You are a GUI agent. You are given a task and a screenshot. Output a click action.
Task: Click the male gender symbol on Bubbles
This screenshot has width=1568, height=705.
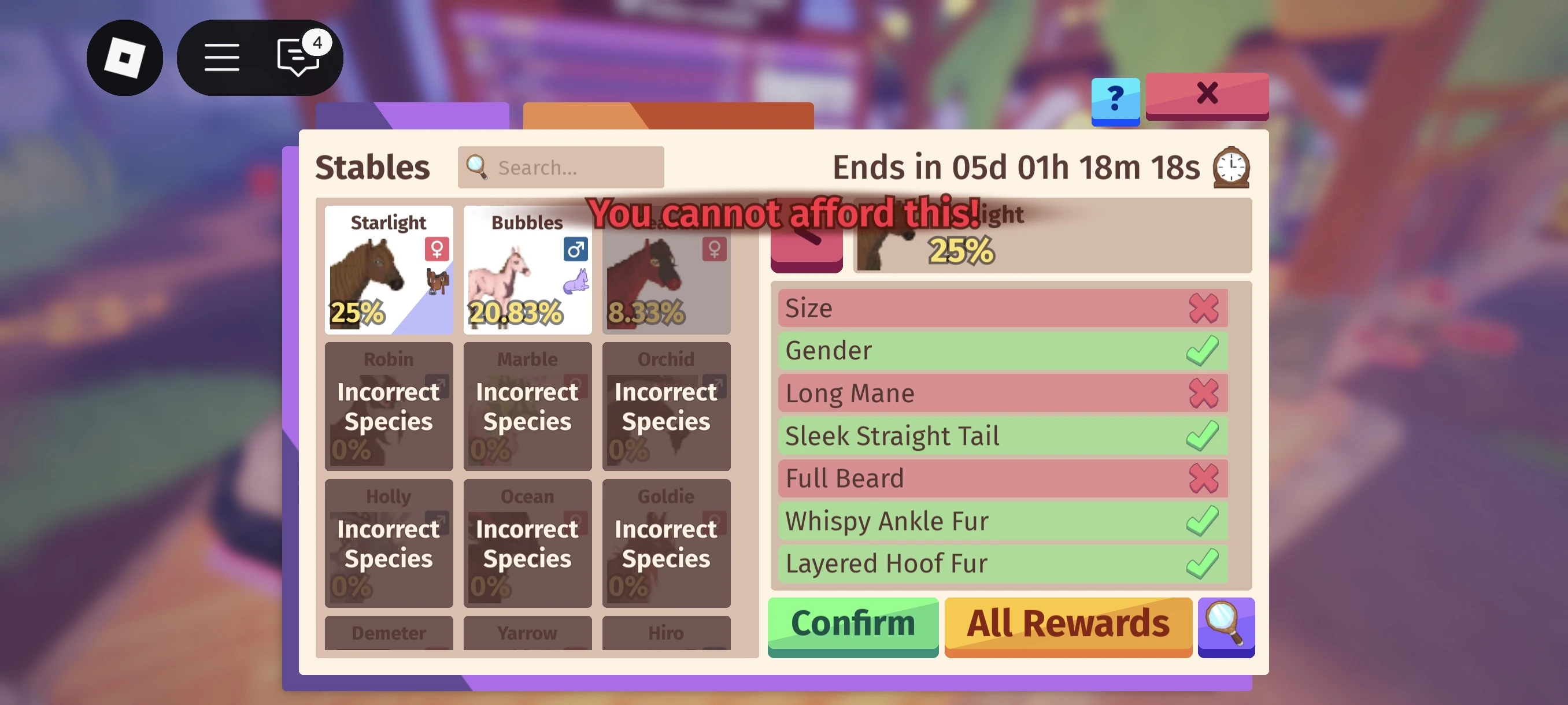click(575, 249)
